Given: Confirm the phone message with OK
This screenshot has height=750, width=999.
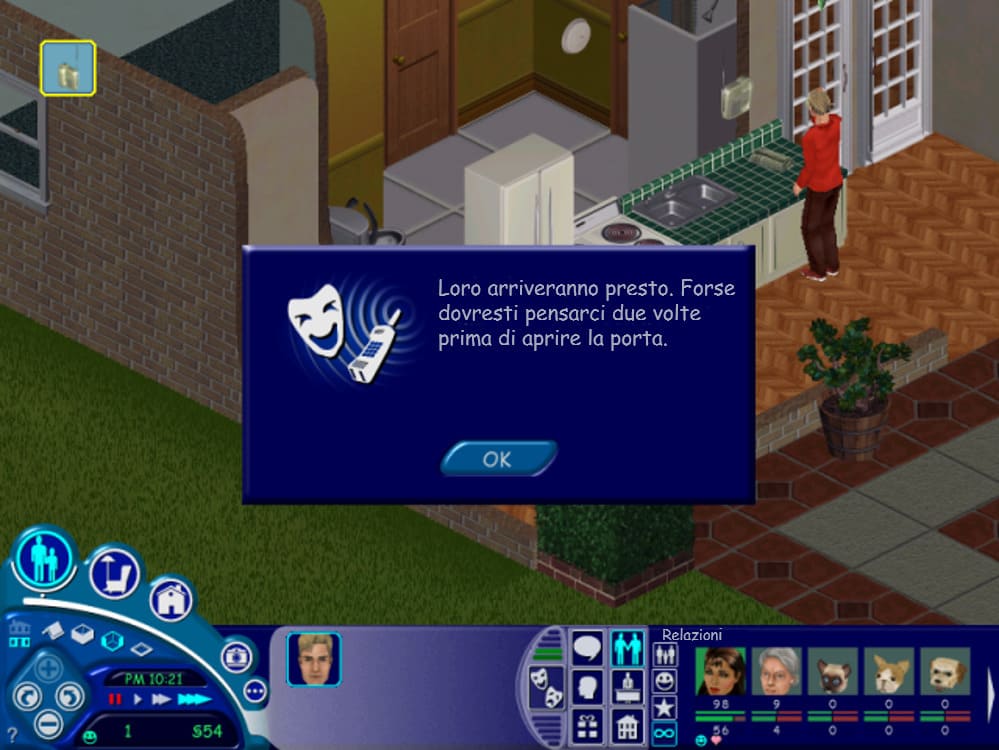Looking at the screenshot, I should point(497,459).
